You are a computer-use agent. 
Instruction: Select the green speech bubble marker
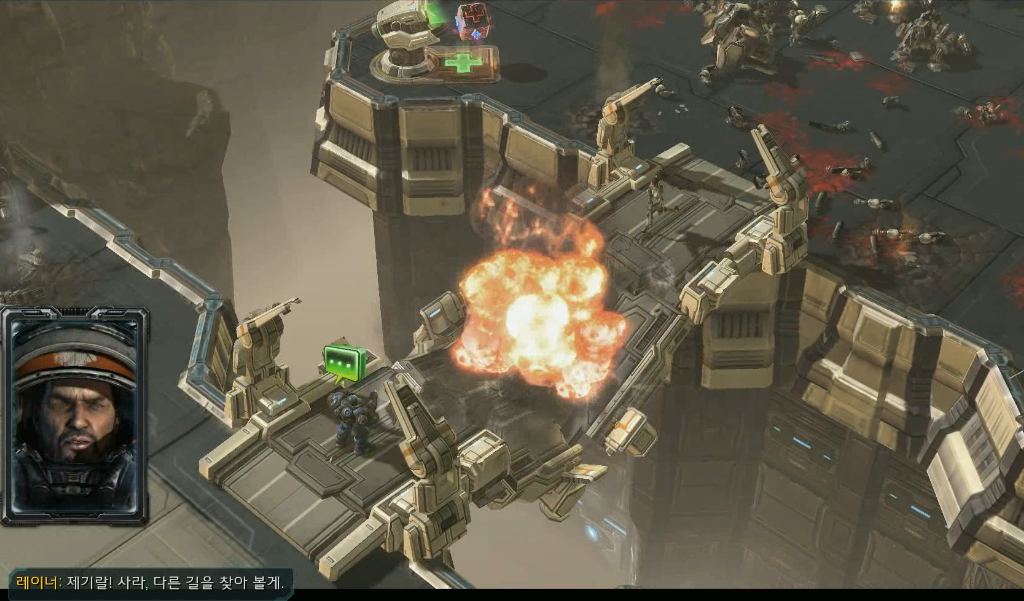[x=342, y=362]
